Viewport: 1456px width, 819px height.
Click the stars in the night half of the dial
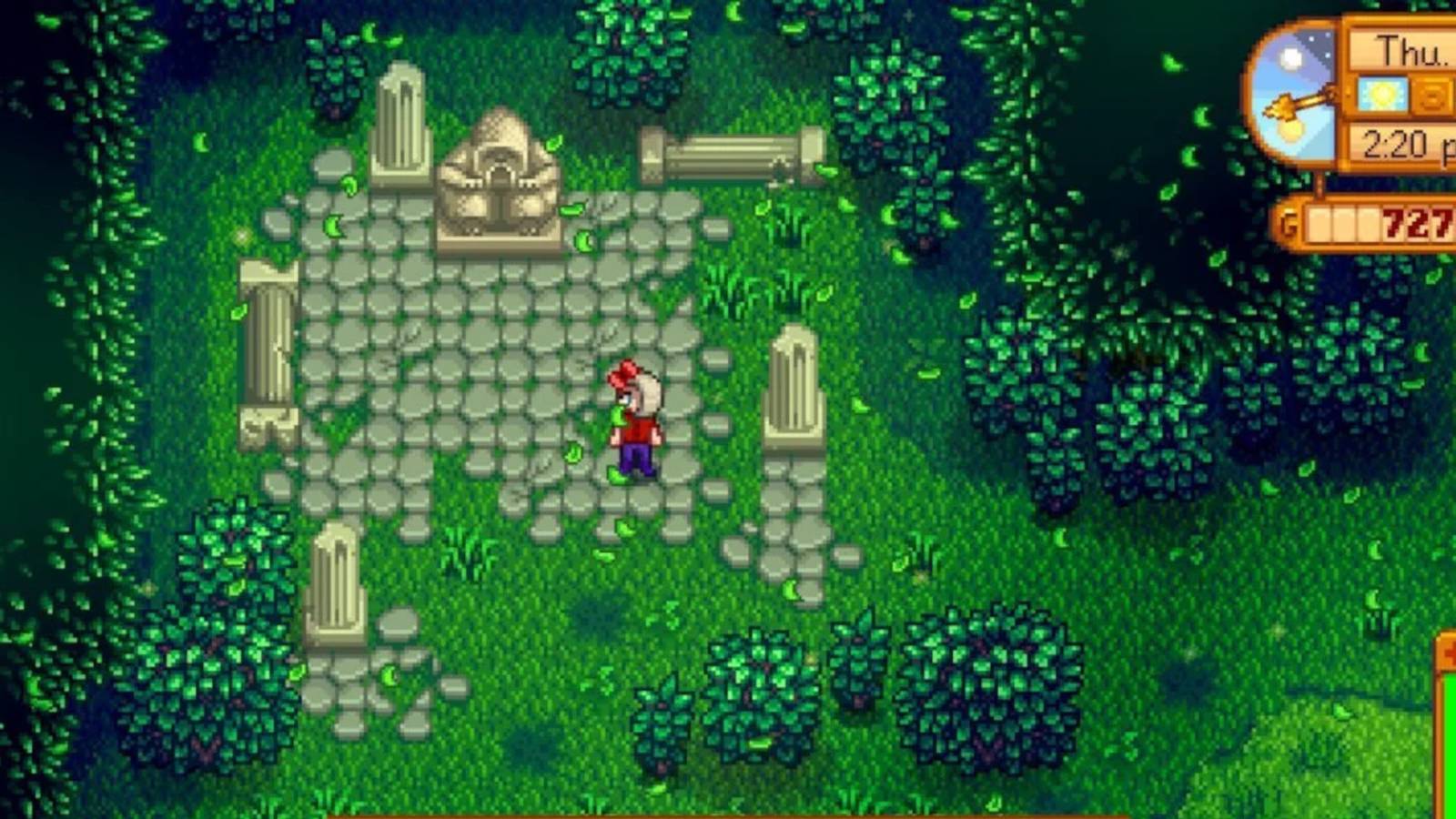[x=1321, y=39]
